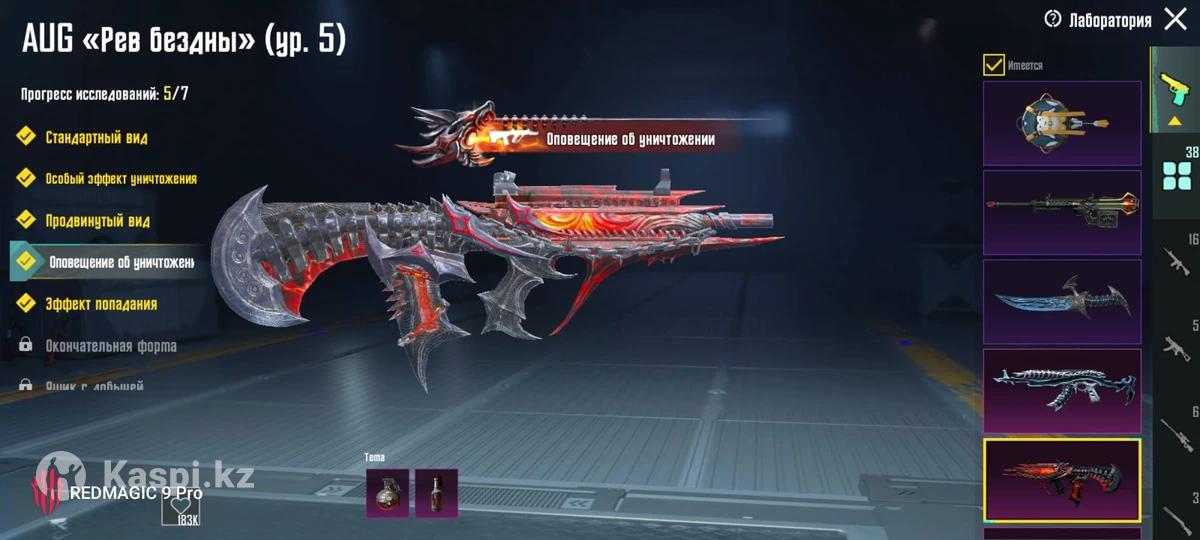This screenshot has width=1200, height=540.
Task: Select «Стандартный вид» upgrade stage
Action: click(96, 137)
